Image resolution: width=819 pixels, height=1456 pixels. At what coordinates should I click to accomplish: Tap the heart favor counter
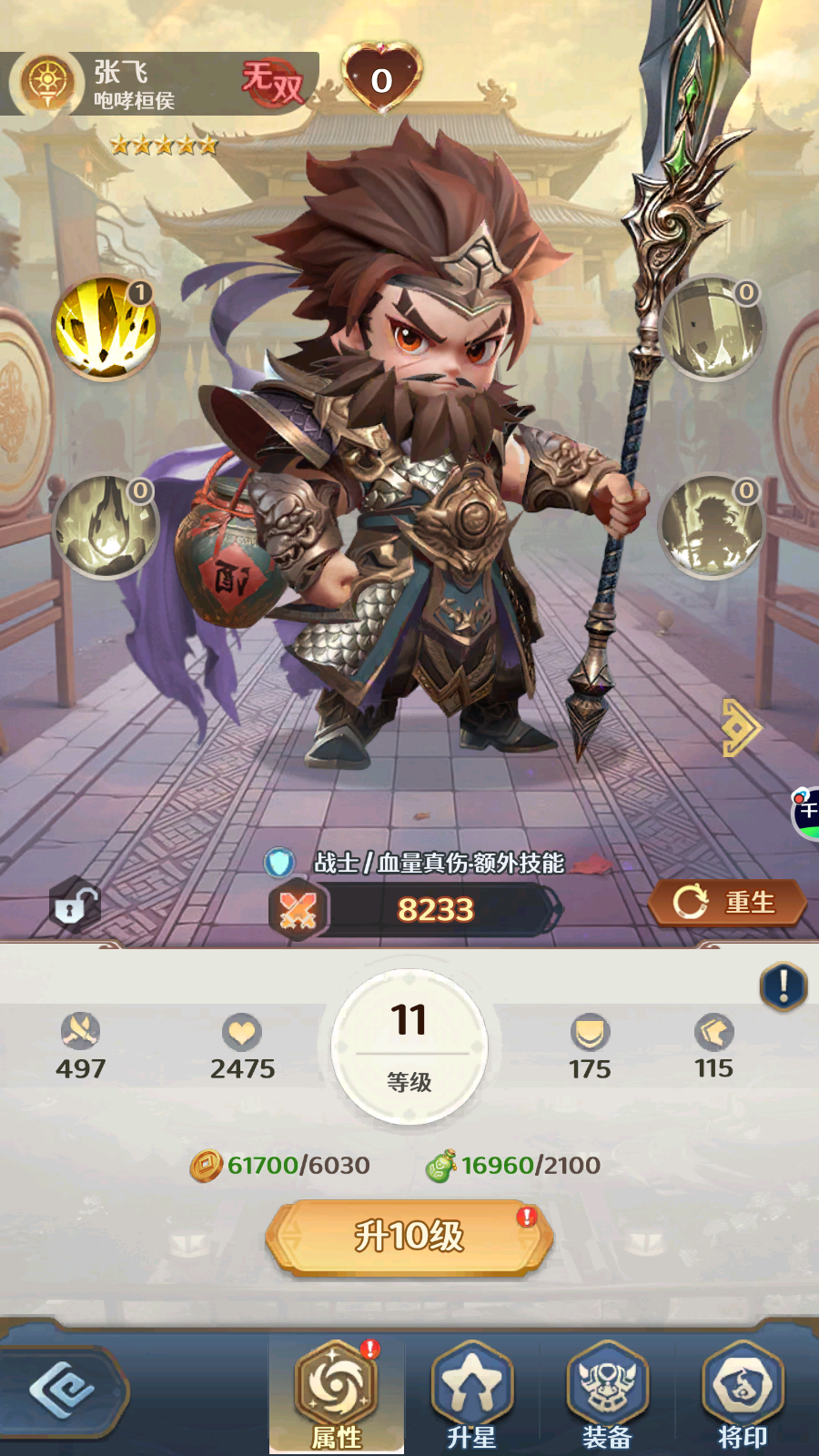tap(382, 78)
